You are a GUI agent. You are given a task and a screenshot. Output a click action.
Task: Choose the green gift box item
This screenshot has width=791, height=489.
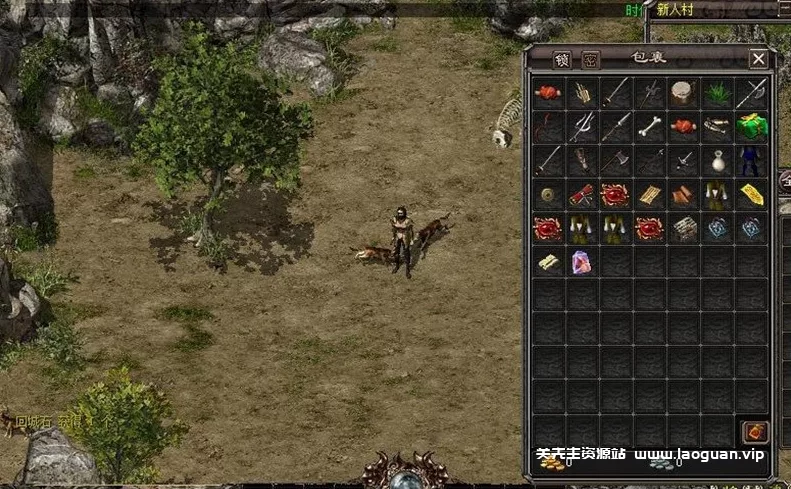pos(751,127)
